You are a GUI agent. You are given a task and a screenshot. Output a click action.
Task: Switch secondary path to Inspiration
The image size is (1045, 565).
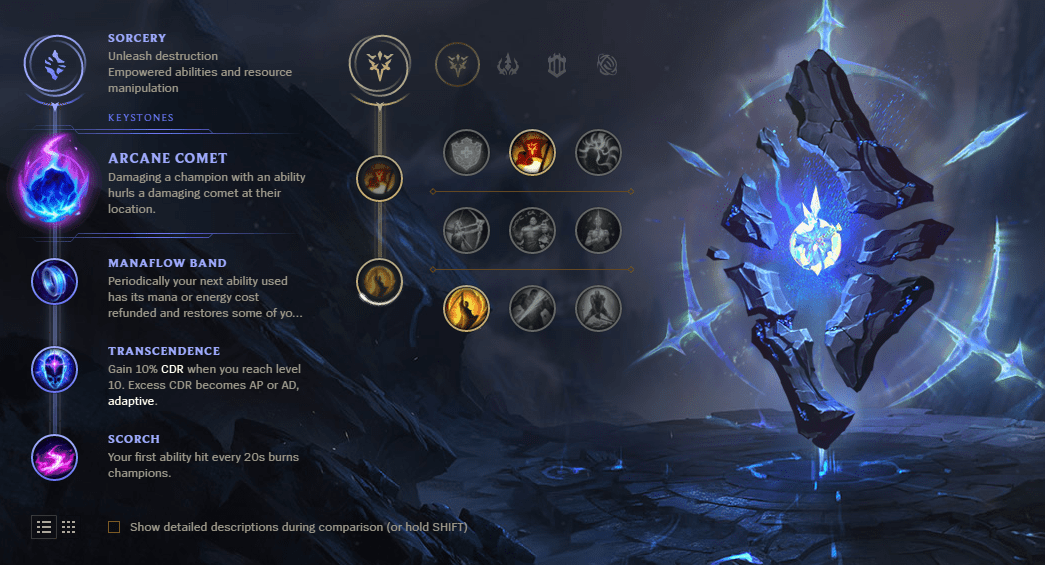pos(607,65)
